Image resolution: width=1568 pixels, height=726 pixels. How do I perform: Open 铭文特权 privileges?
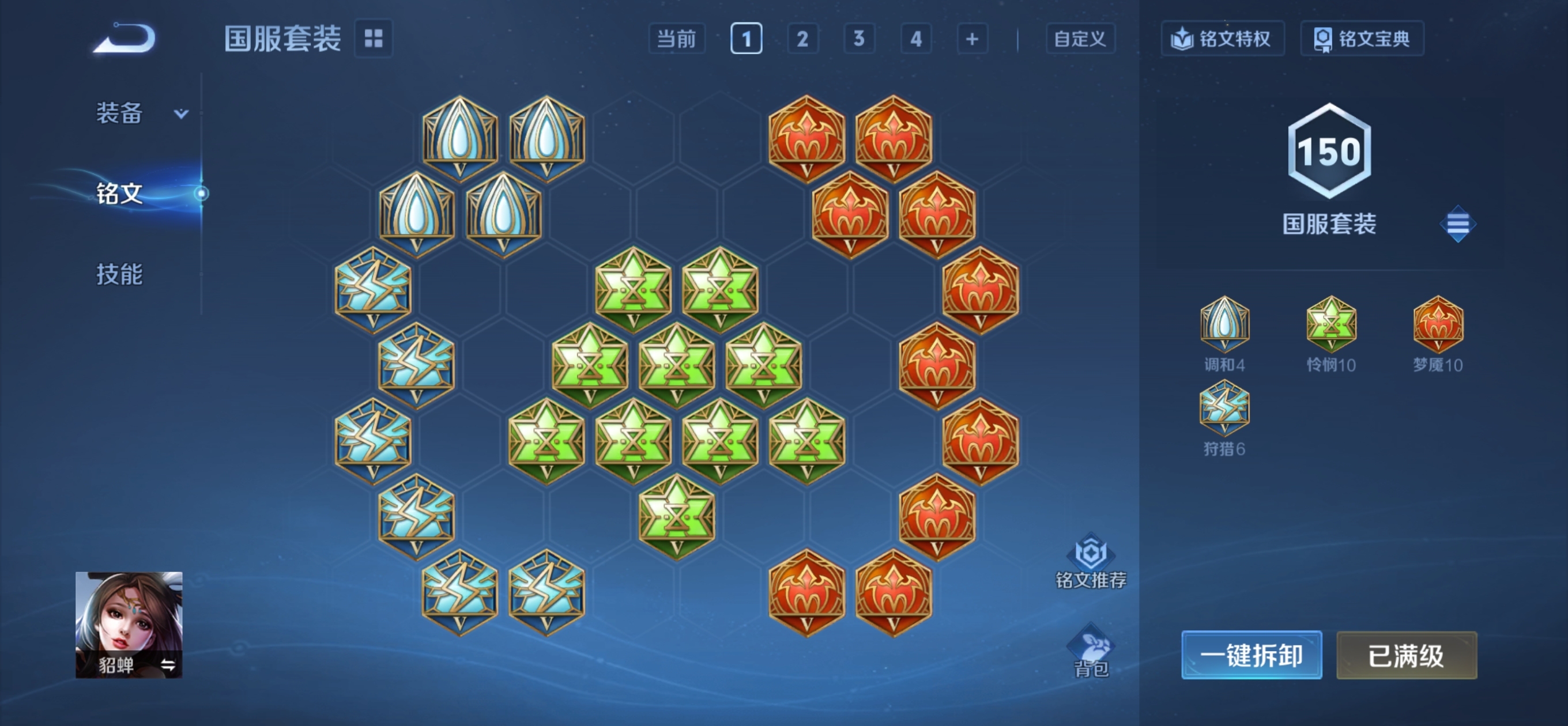pos(1222,39)
